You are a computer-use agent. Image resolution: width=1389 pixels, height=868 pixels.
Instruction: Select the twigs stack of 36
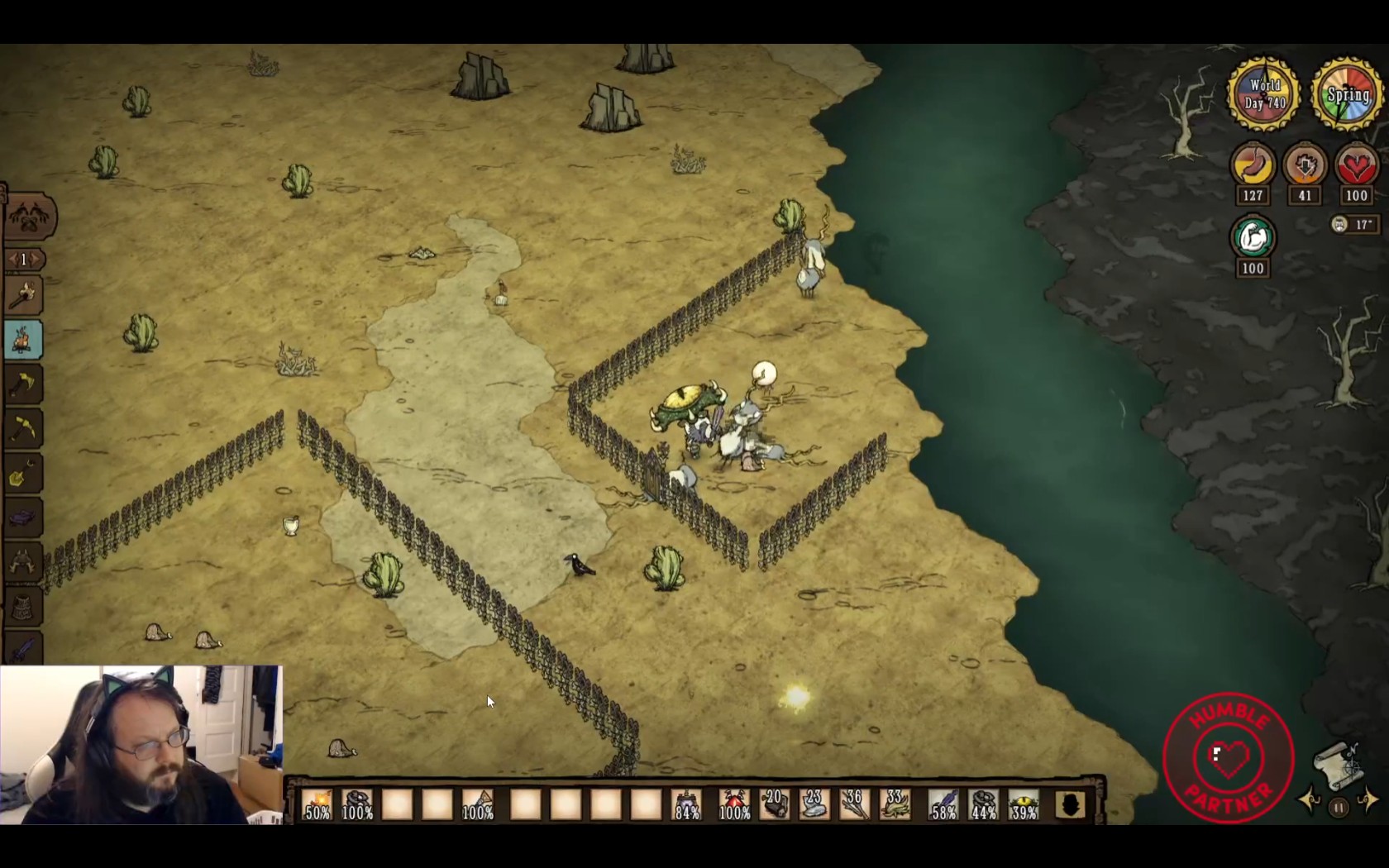(855, 804)
